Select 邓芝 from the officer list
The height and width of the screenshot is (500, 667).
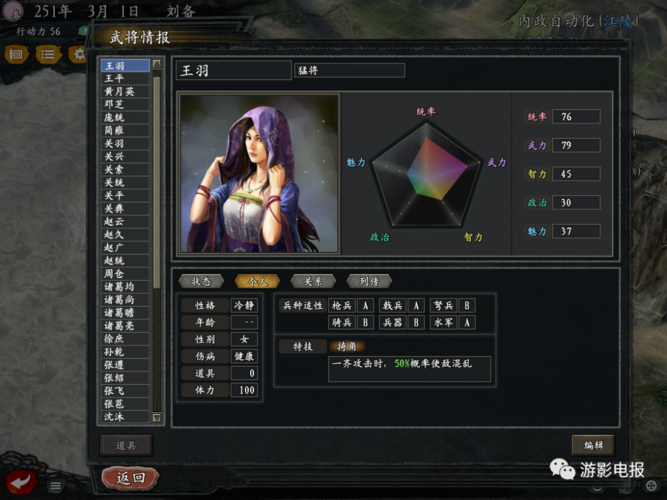click(x=114, y=104)
